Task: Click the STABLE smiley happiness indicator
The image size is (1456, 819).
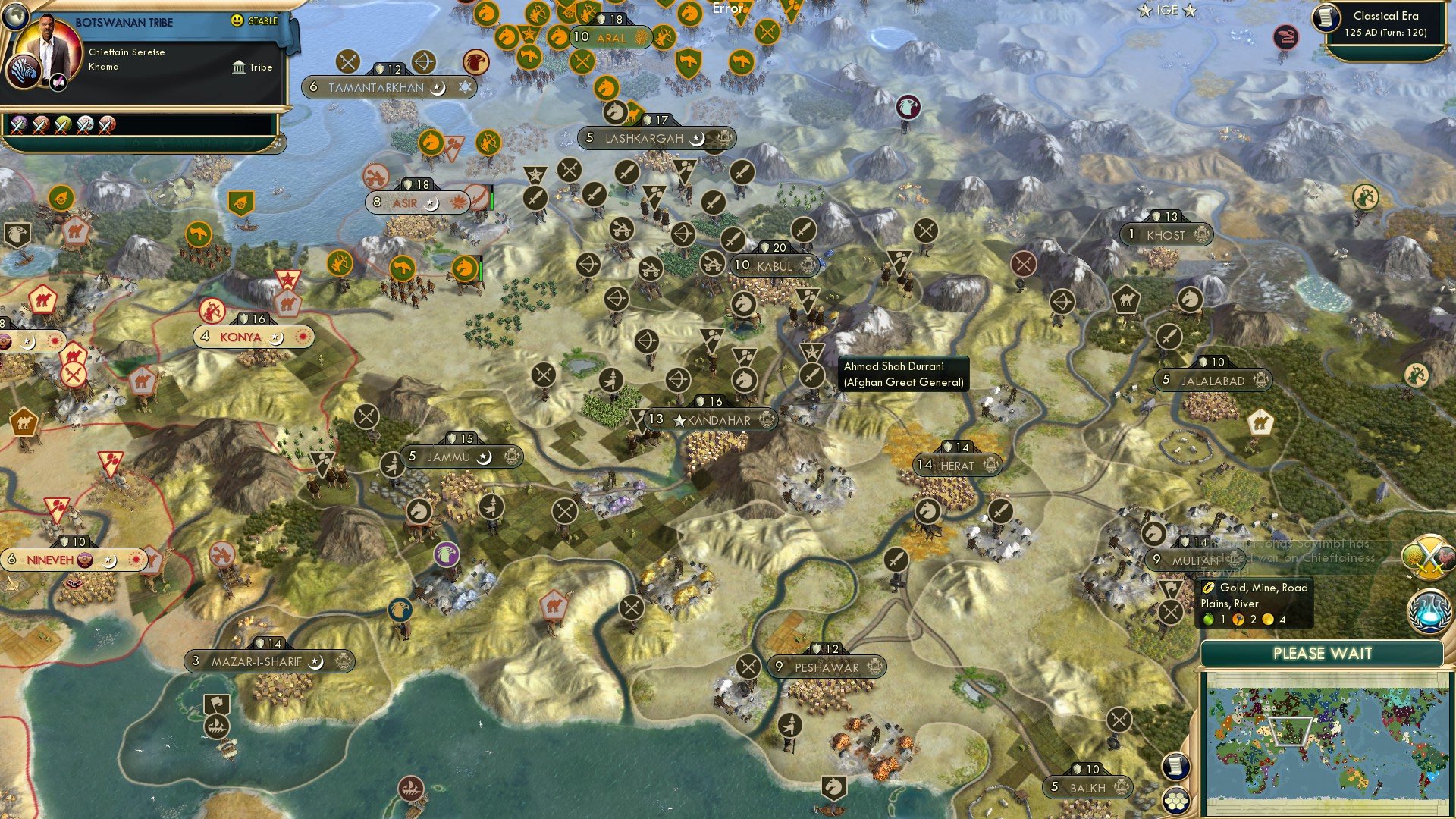Action: [237, 20]
